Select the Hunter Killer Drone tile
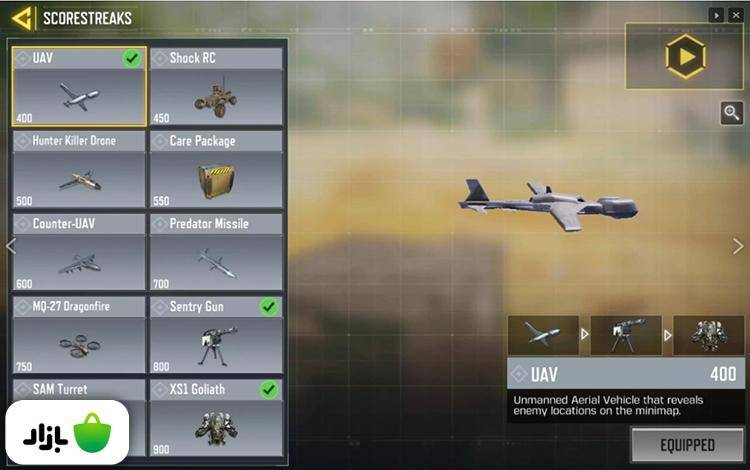 point(79,170)
